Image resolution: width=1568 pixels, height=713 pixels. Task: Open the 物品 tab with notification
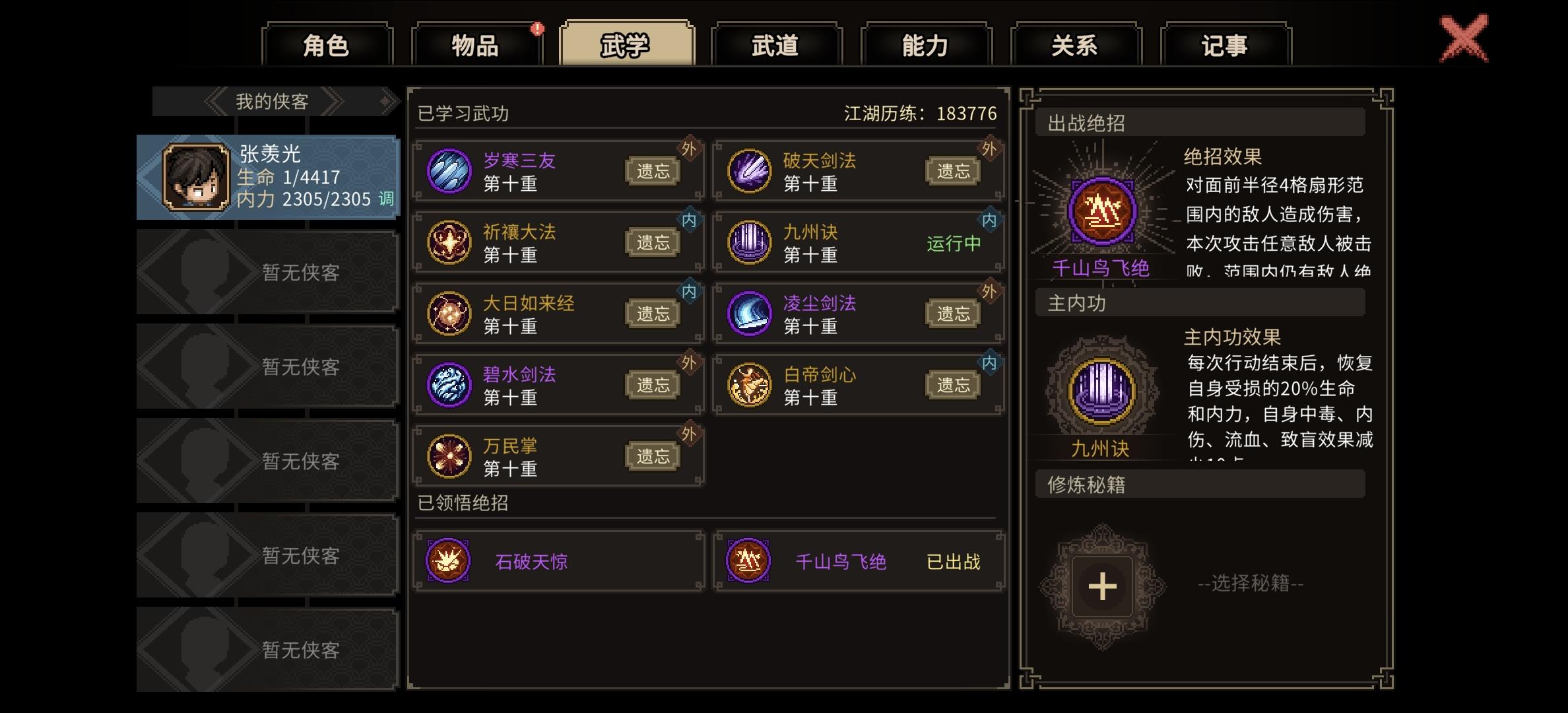click(475, 45)
